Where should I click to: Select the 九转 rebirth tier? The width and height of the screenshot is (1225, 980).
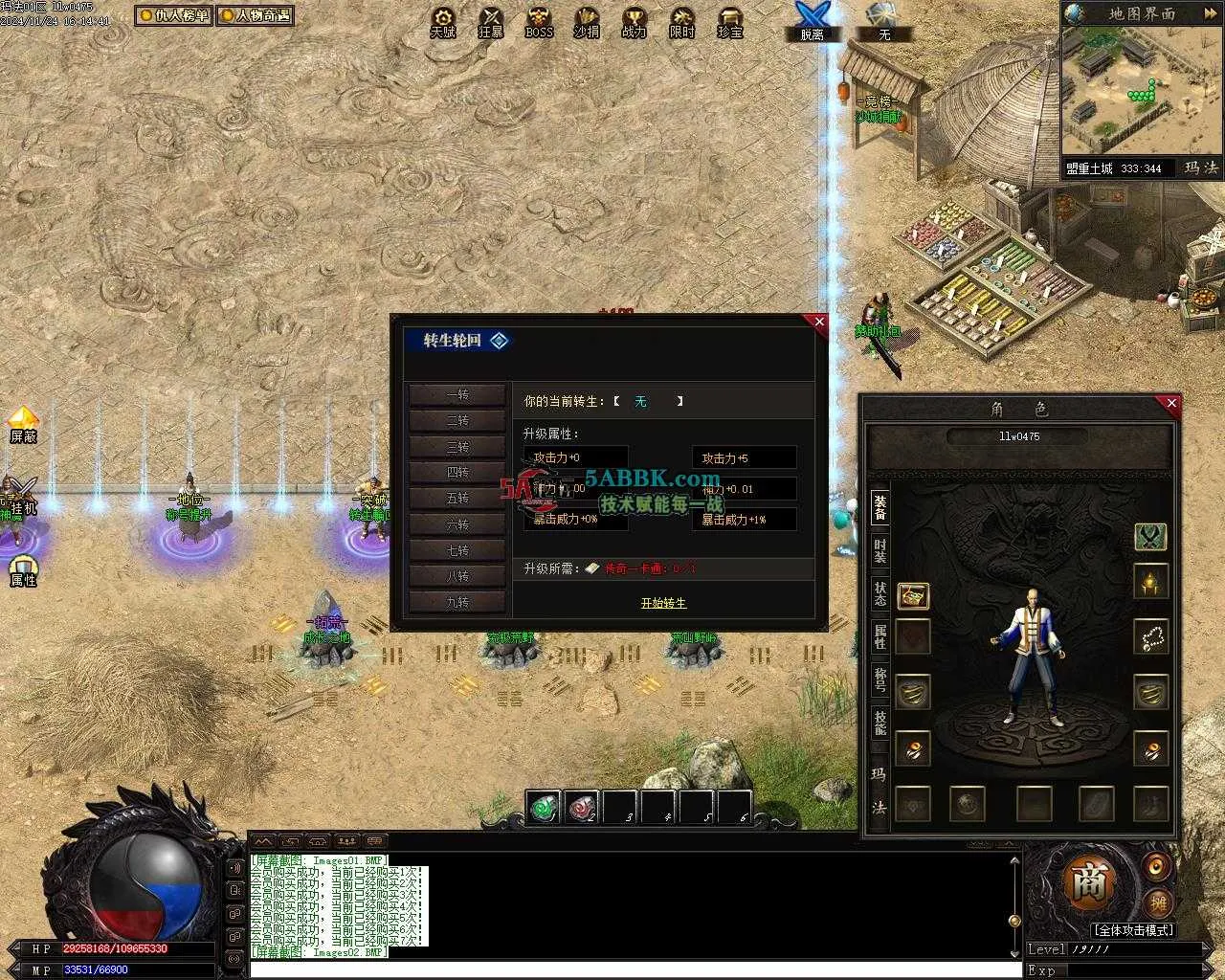point(457,602)
